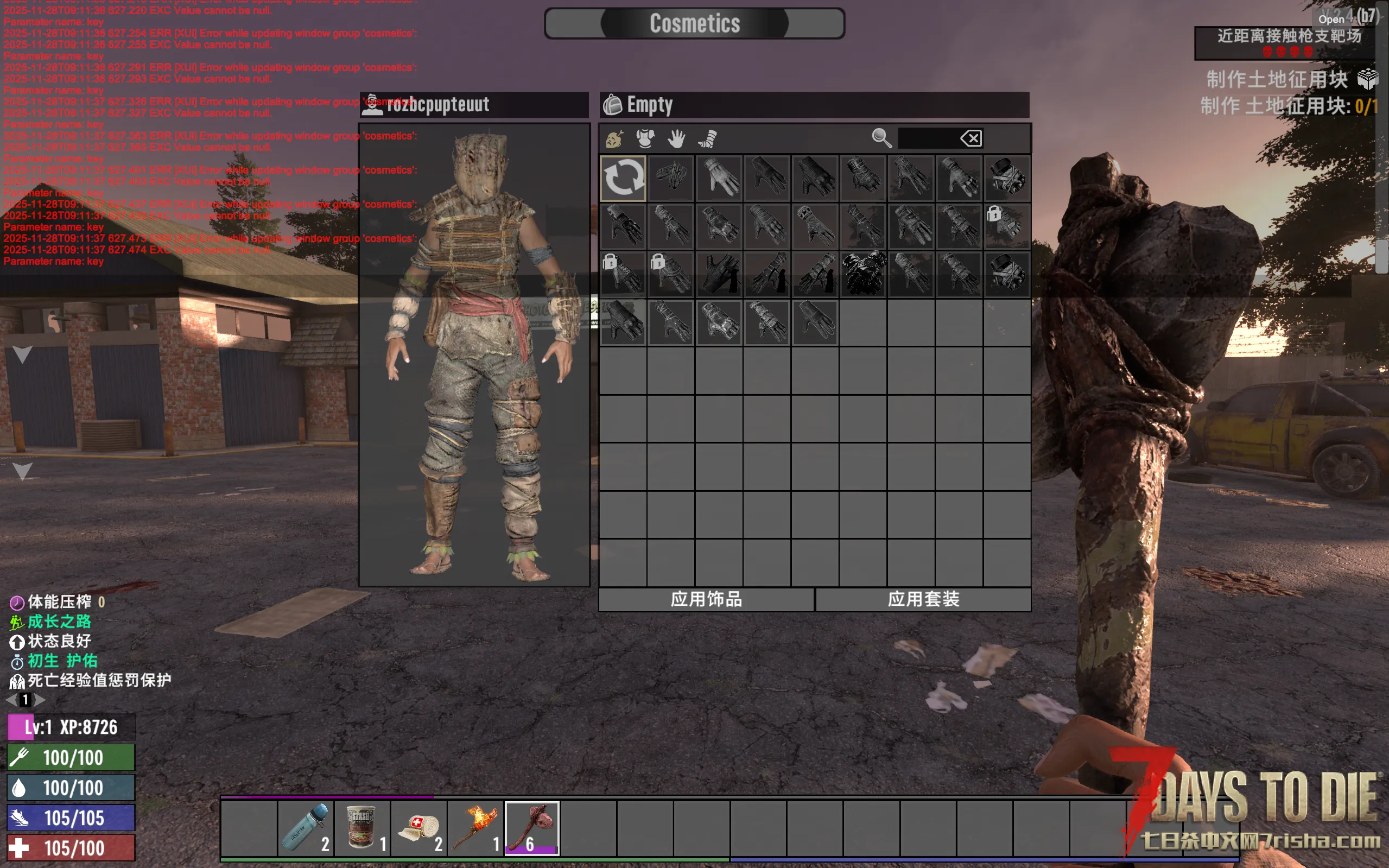This screenshot has width=1389, height=868.
Task: Select the stone axe hotbar slot
Action: pos(531,828)
